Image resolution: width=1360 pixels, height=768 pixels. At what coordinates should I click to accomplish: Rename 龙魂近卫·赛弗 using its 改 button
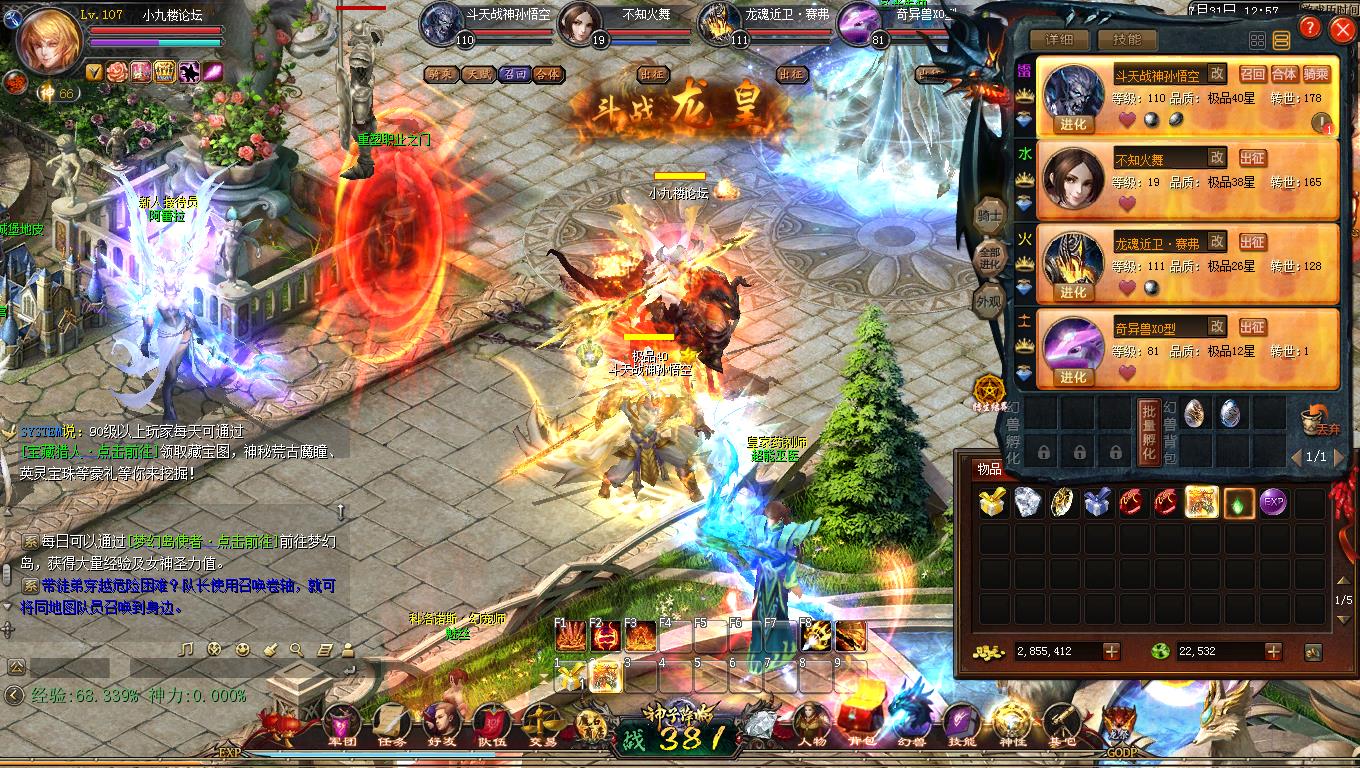click(1216, 241)
